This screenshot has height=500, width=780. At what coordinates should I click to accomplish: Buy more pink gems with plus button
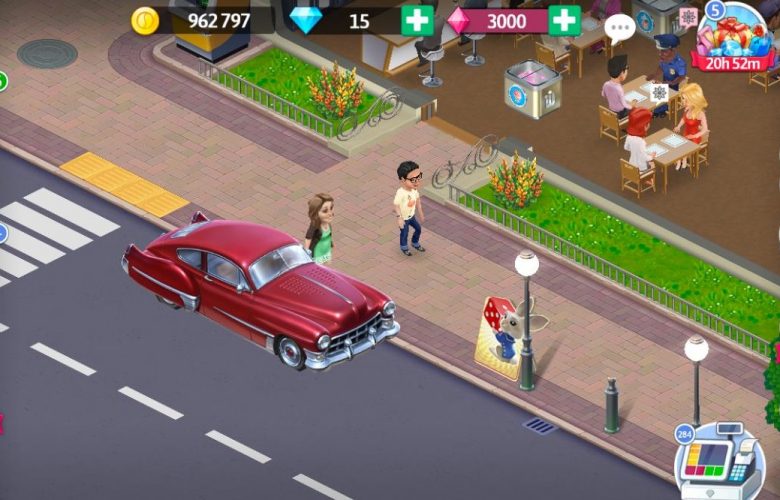click(564, 20)
